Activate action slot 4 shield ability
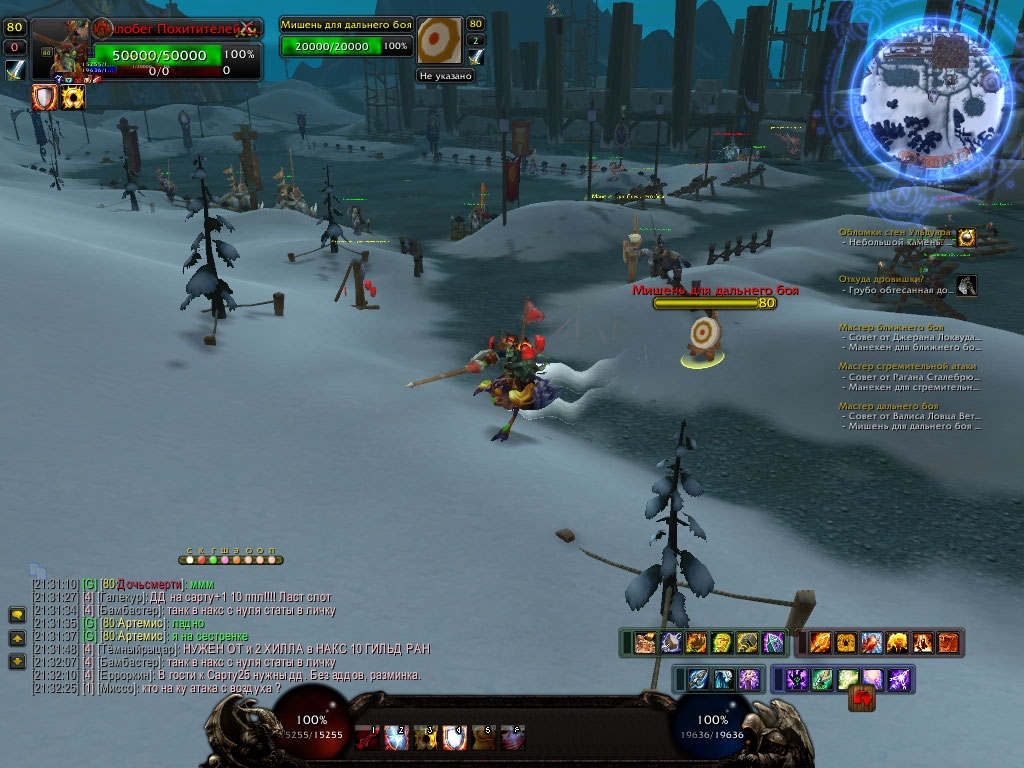The height and width of the screenshot is (768, 1024). coord(454,737)
